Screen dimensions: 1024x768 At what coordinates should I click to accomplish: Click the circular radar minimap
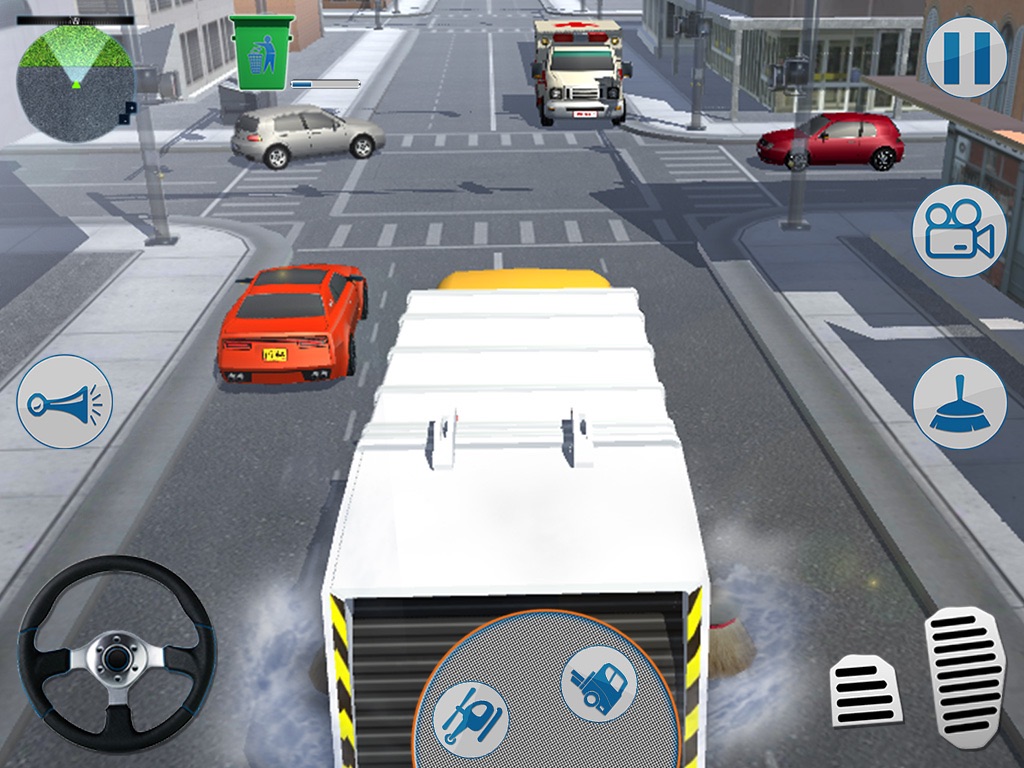[x=75, y=79]
